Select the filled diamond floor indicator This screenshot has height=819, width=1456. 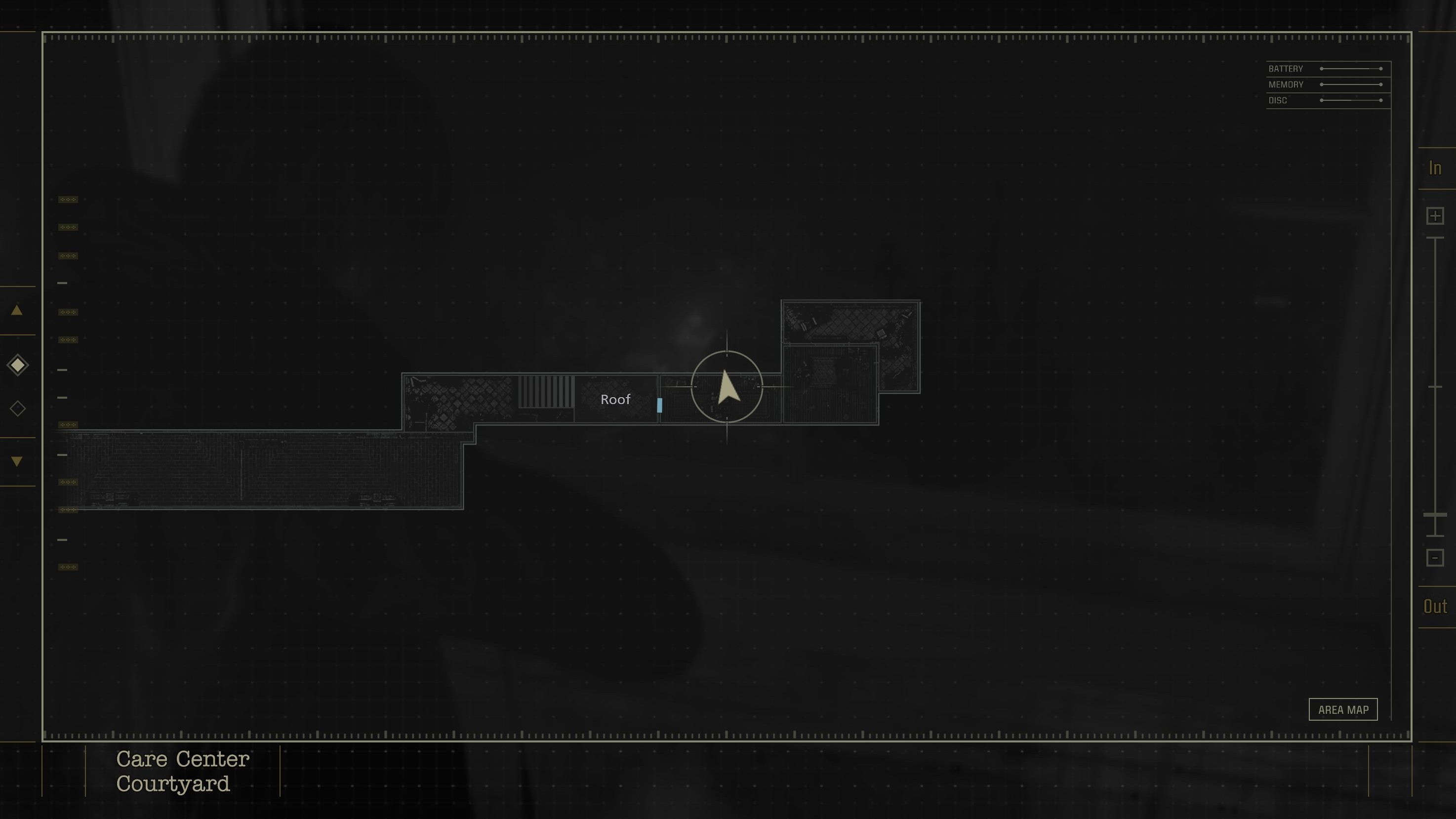pyautogui.click(x=17, y=366)
